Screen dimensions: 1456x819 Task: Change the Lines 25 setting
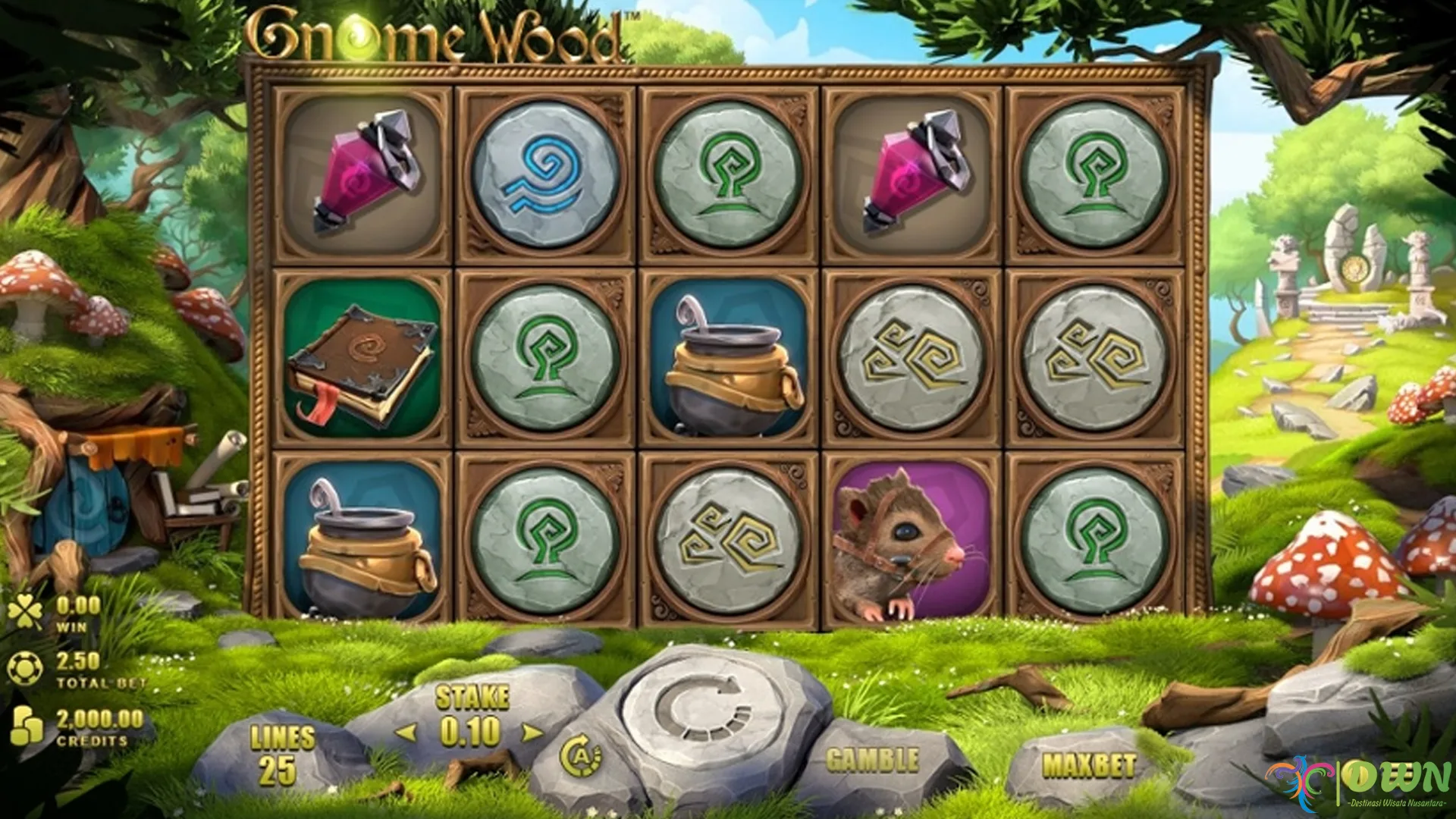[x=281, y=755]
